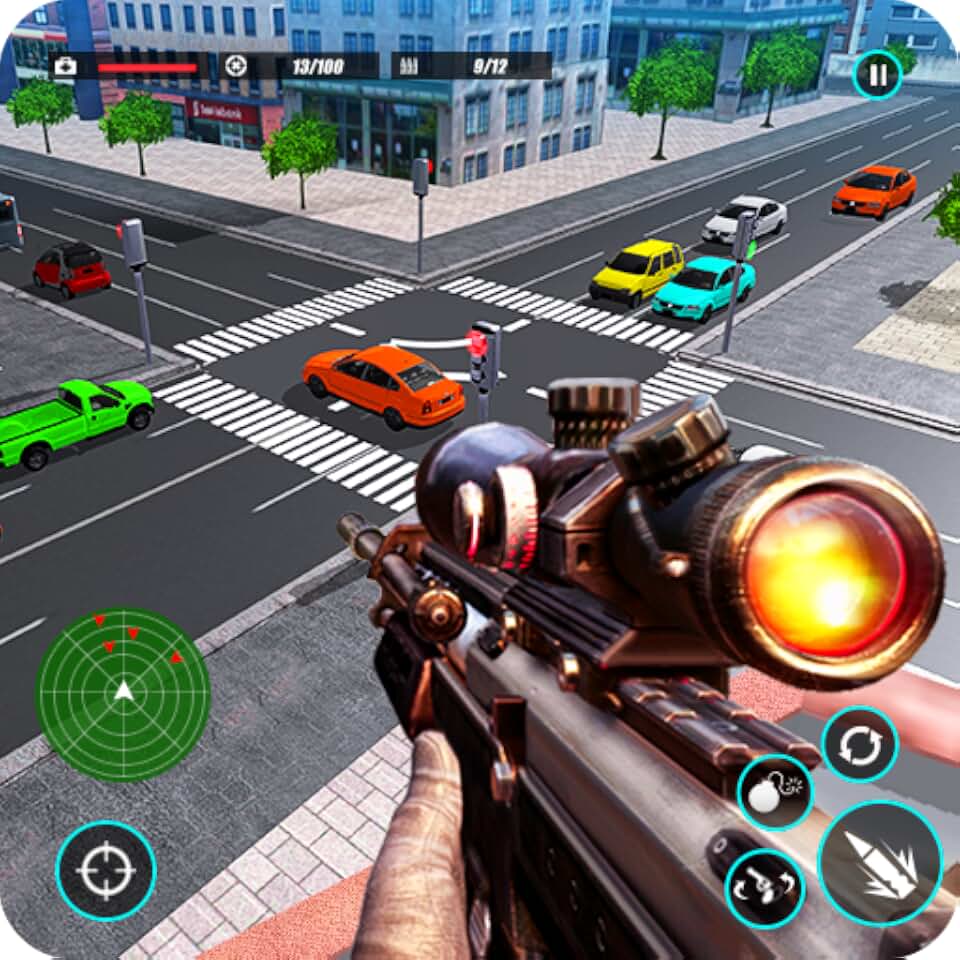This screenshot has width=960, height=960.
Task: Throw a grenade with the bomb icon
Action: [x=775, y=793]
